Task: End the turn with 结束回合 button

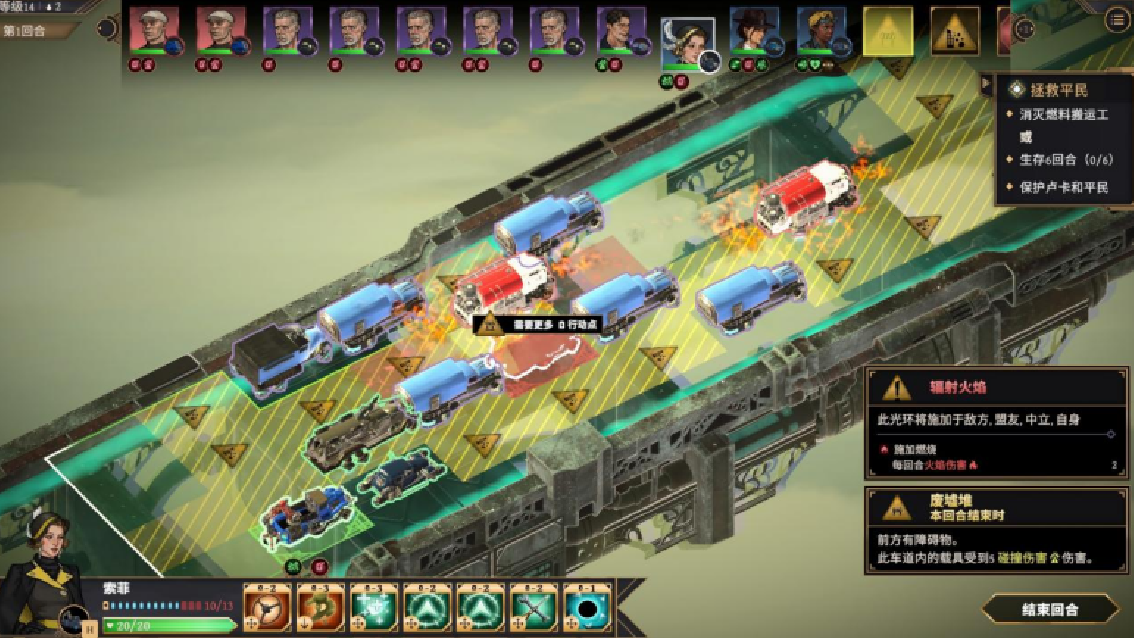Action: coord(1050,608)
